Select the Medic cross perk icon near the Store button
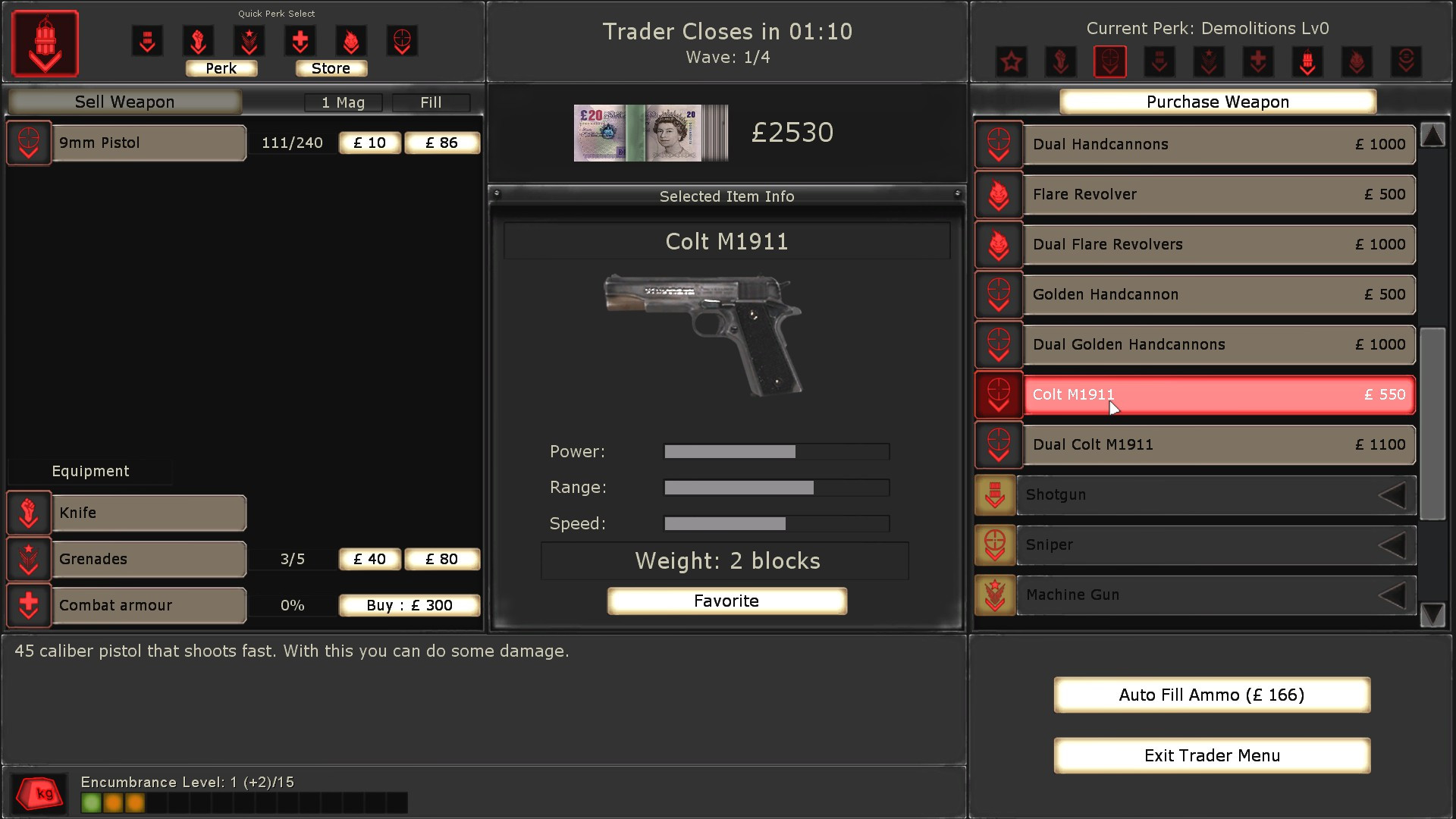1456x819 pixels. pyautogui.click(x=300, y=41)
